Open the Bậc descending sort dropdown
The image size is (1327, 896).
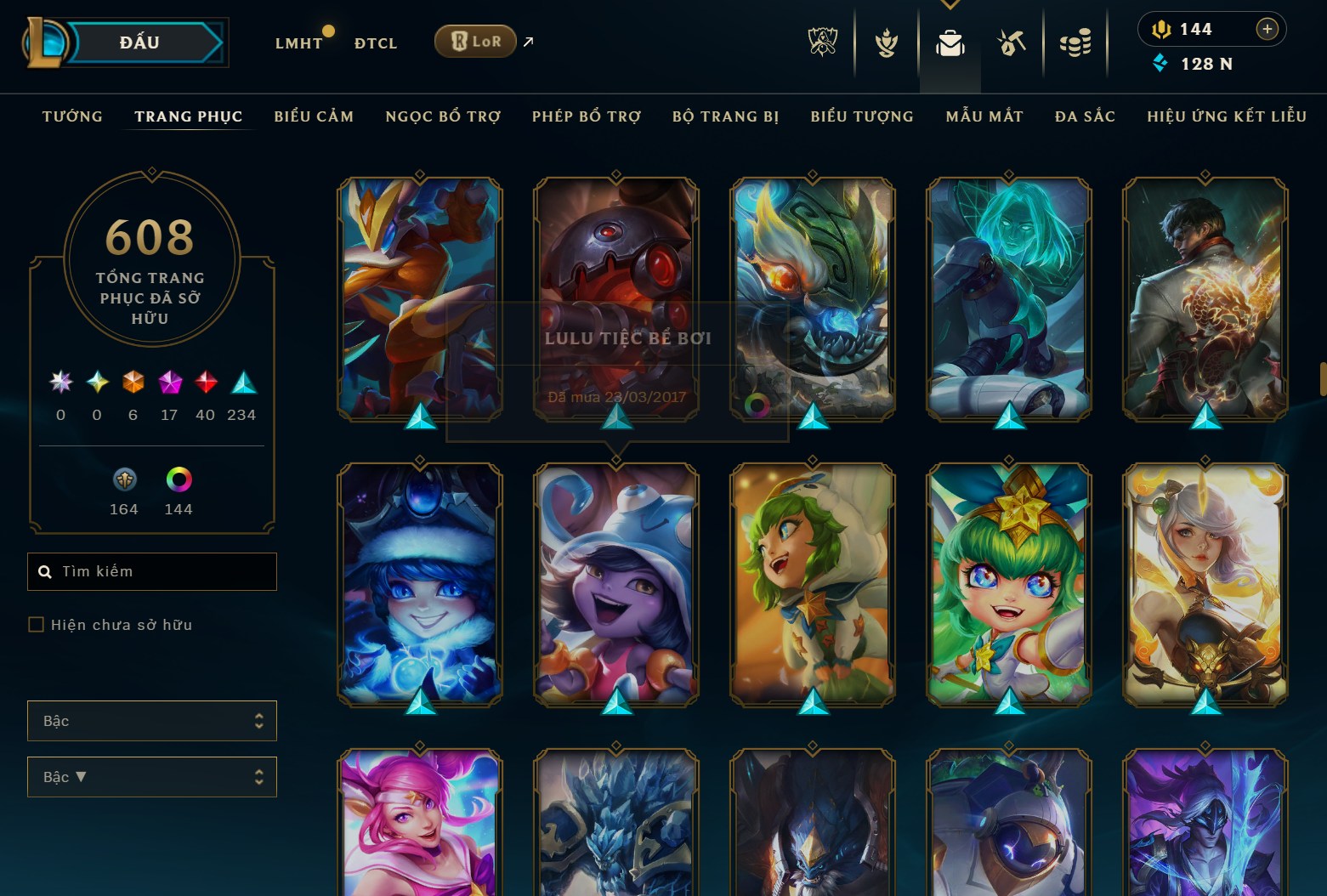tap(151, 776)
